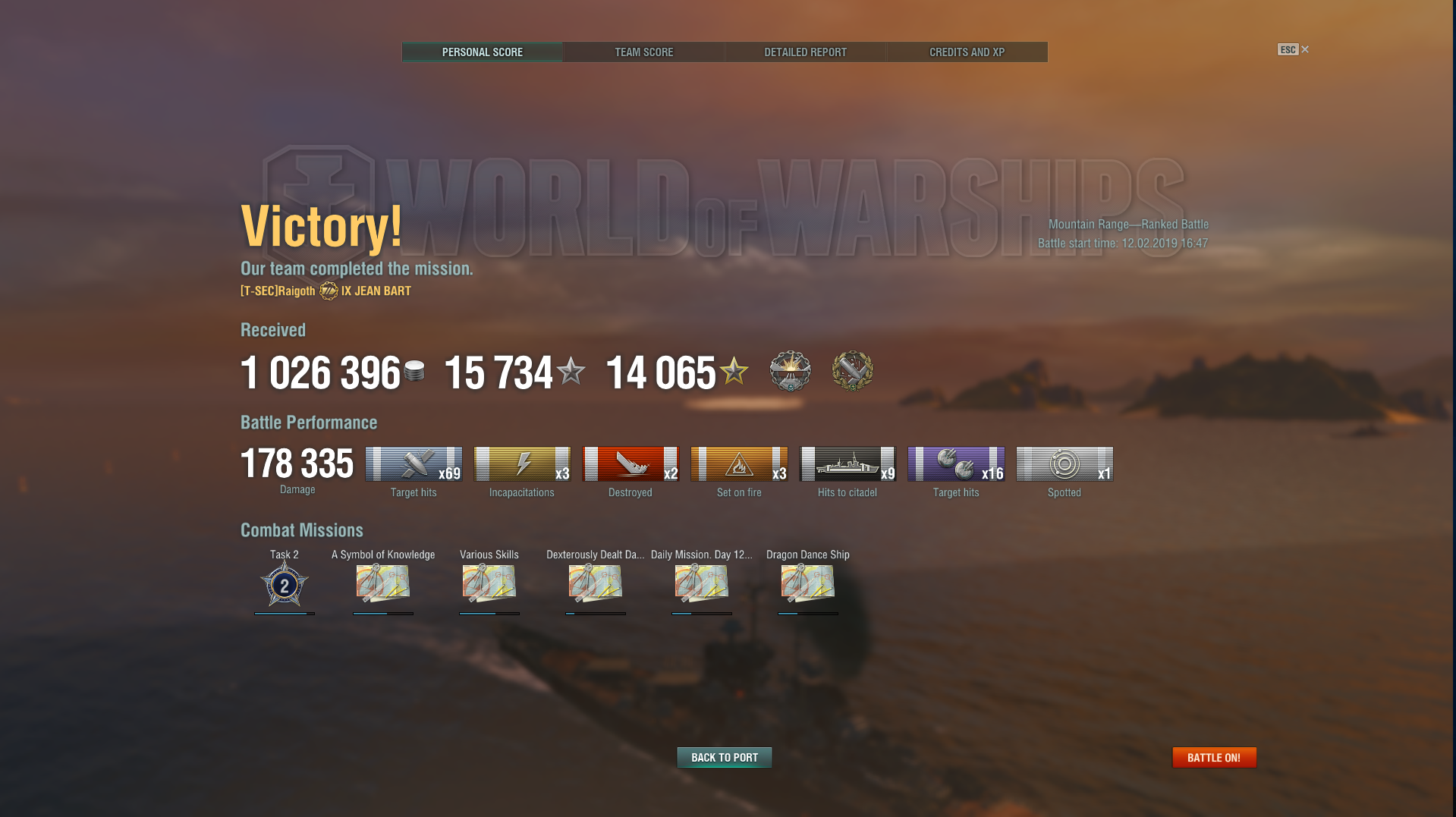Click the Destroyed ribbon
The width and height of the screenshot is (1456, 817).
click(631, 464)
